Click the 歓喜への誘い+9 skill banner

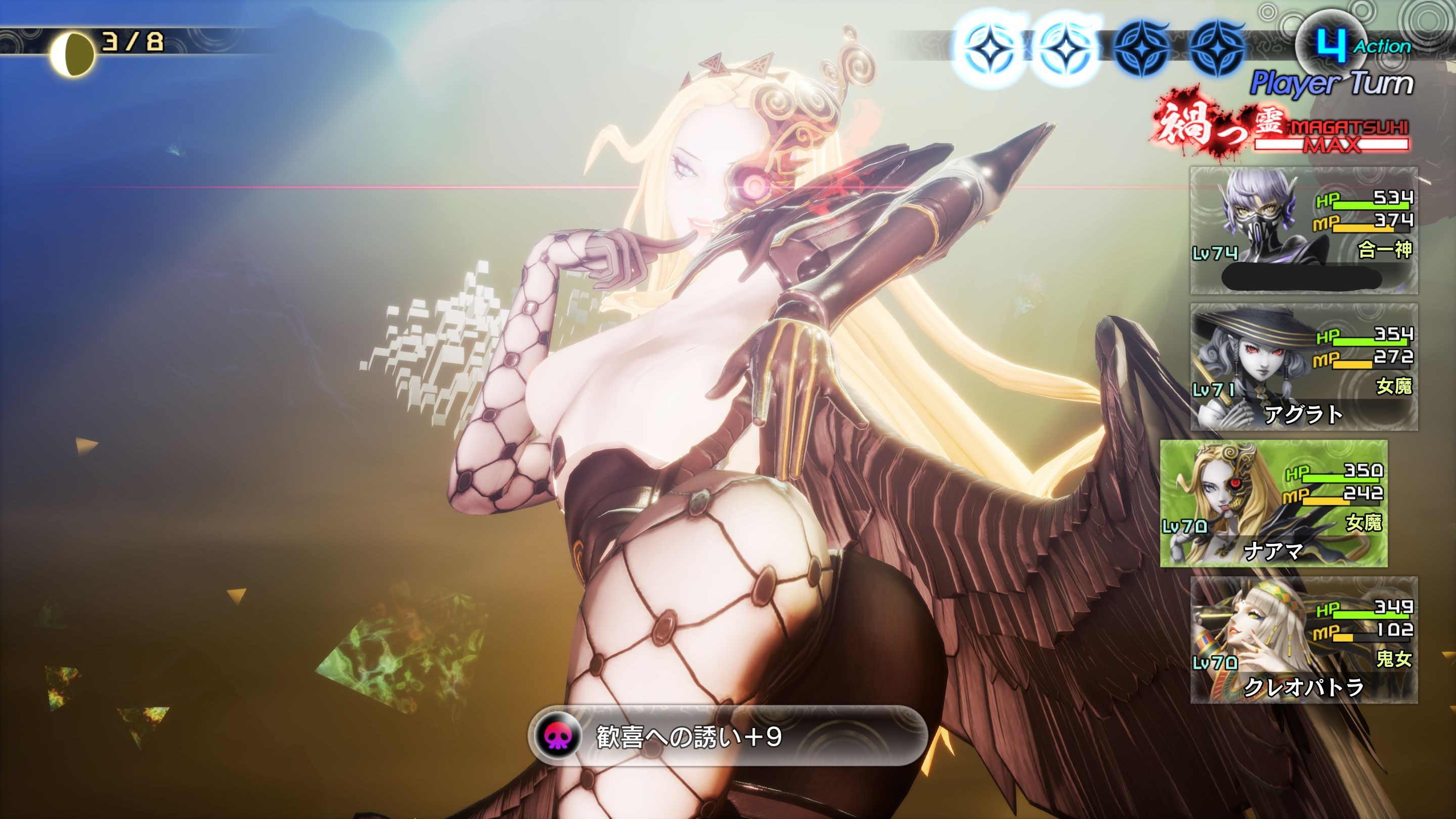coord(727,736)
